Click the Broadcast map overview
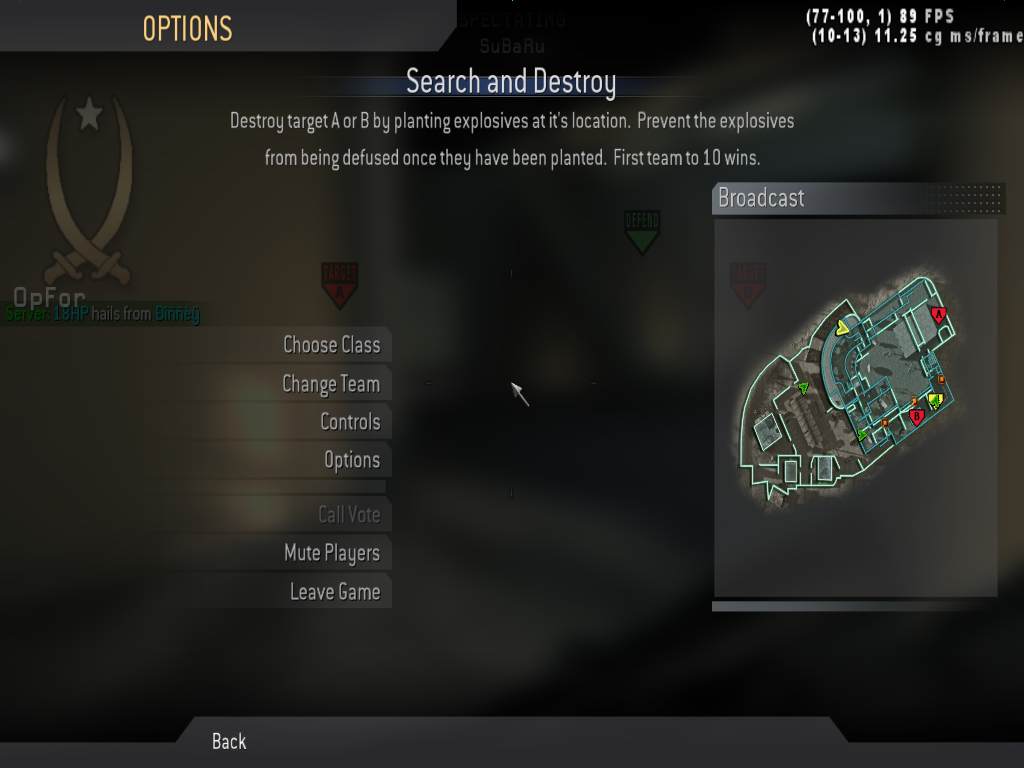The height and width of the screenshot is (768, 1024). point(855,407)
